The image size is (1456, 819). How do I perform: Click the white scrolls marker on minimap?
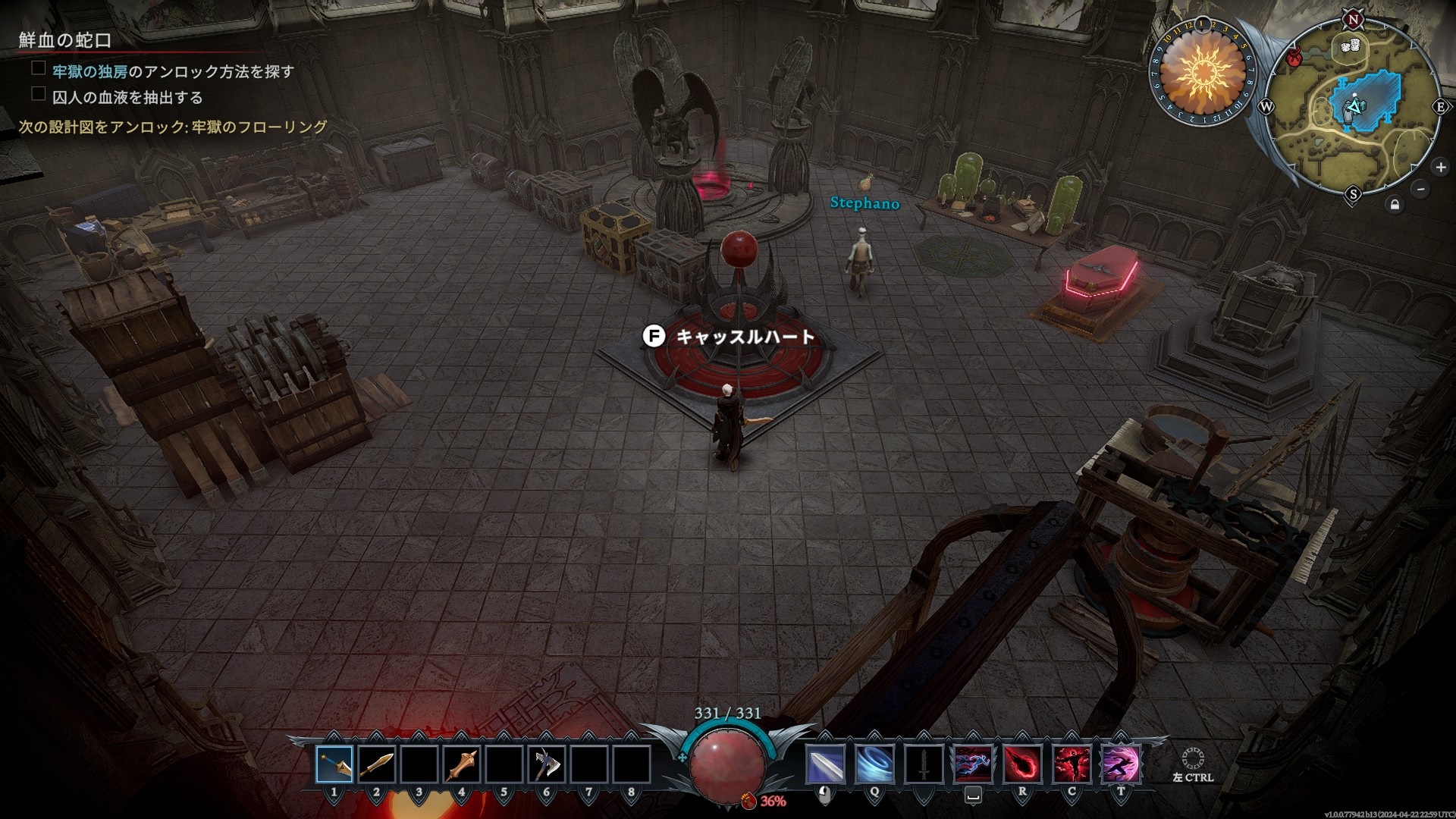point(1350,46)
